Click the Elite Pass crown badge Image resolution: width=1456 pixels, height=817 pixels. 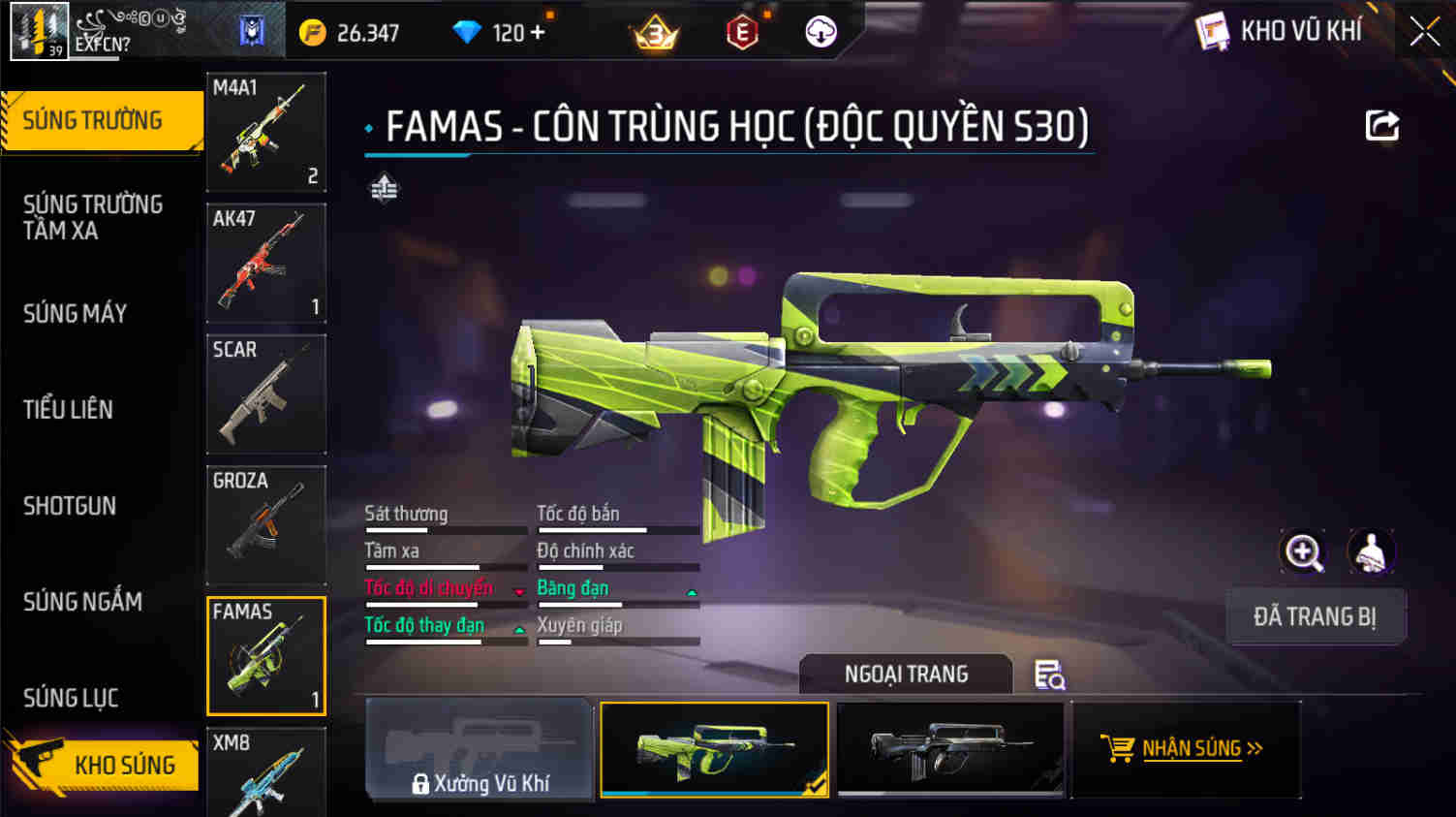[x=653, y=30]
